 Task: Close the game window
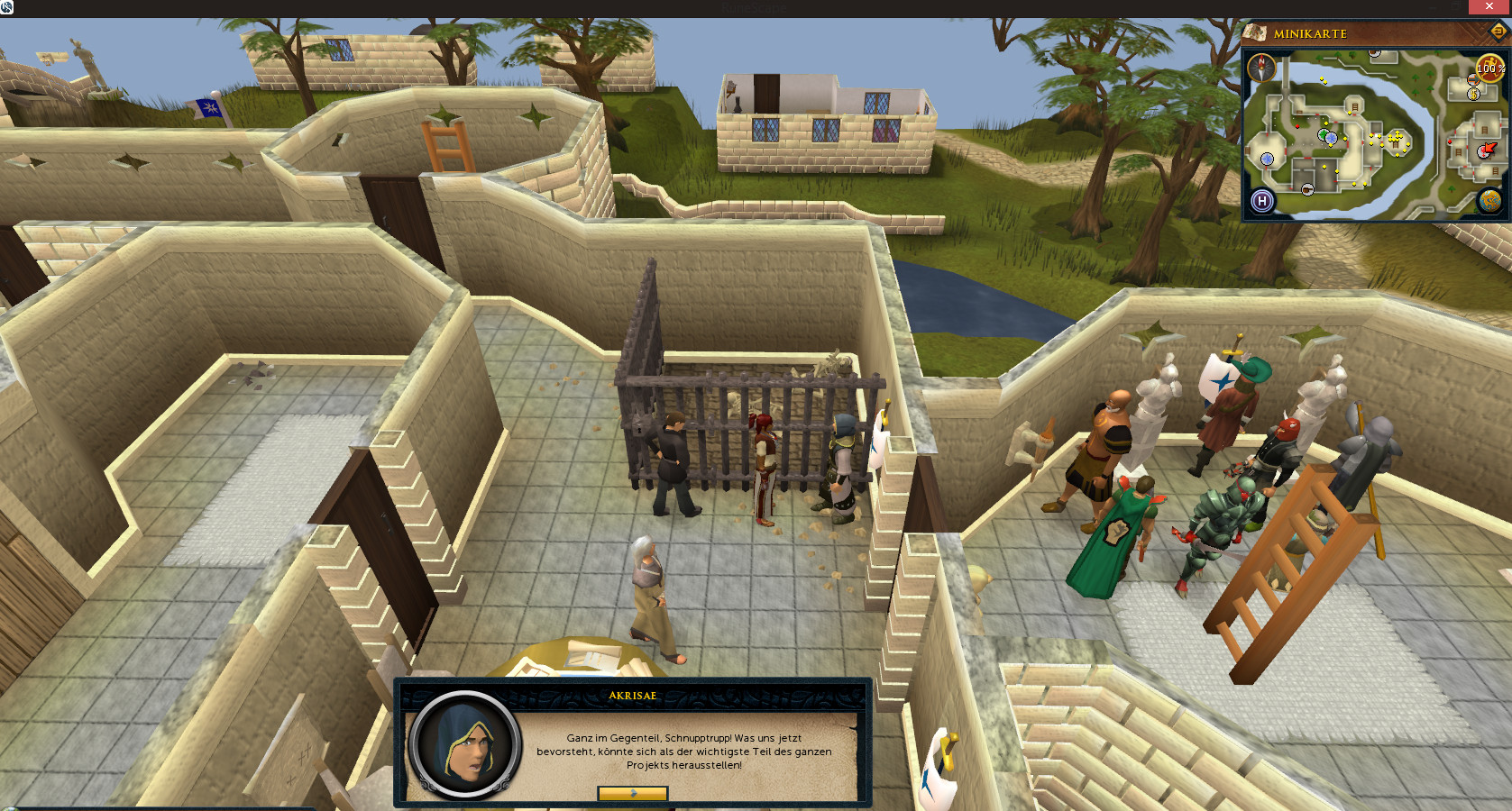tap(1489, 6)
